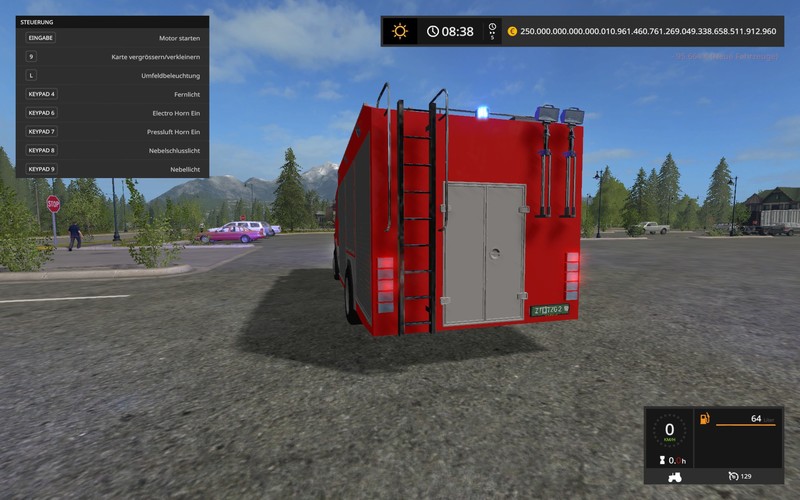Select the cruise control icon
800x500 pixels.
click(x=733, y=476)
